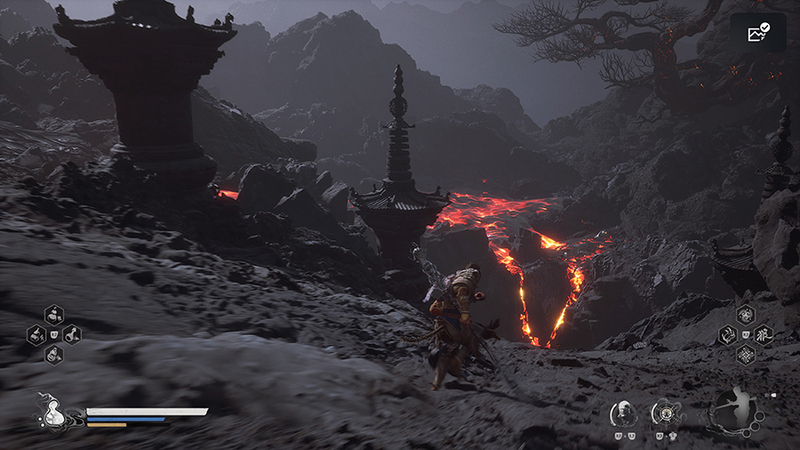Image resolution: width=800 pixels, height=450 pixels.
Task: Activate the left flame-like spell icon
Action: (727, 335)
